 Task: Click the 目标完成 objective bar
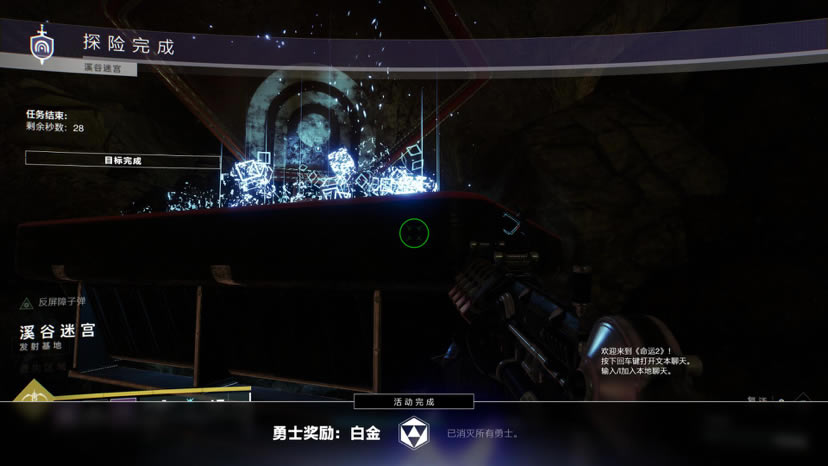122,159
